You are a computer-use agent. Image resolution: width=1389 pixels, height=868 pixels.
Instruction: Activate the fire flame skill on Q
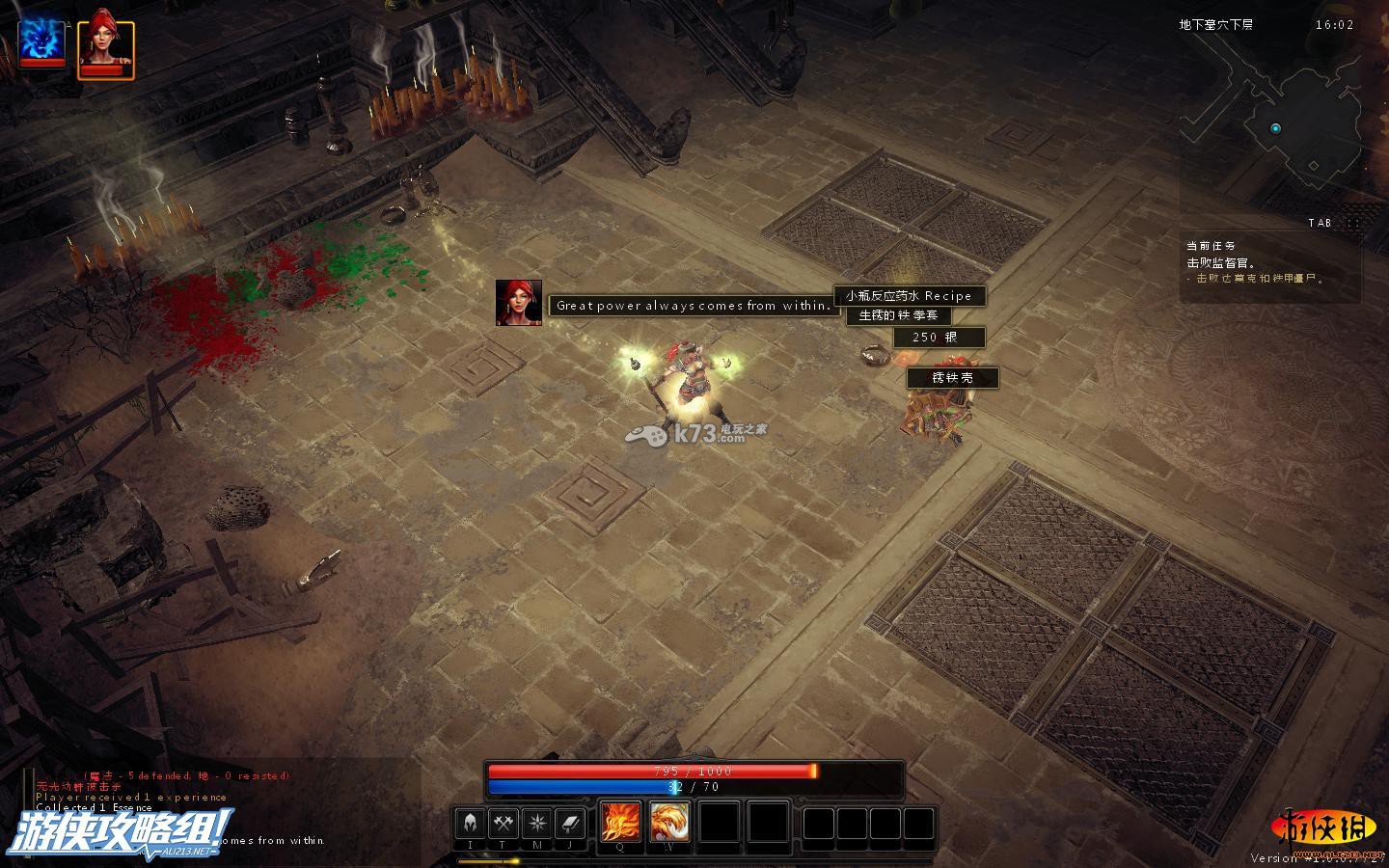pos(619,822)
